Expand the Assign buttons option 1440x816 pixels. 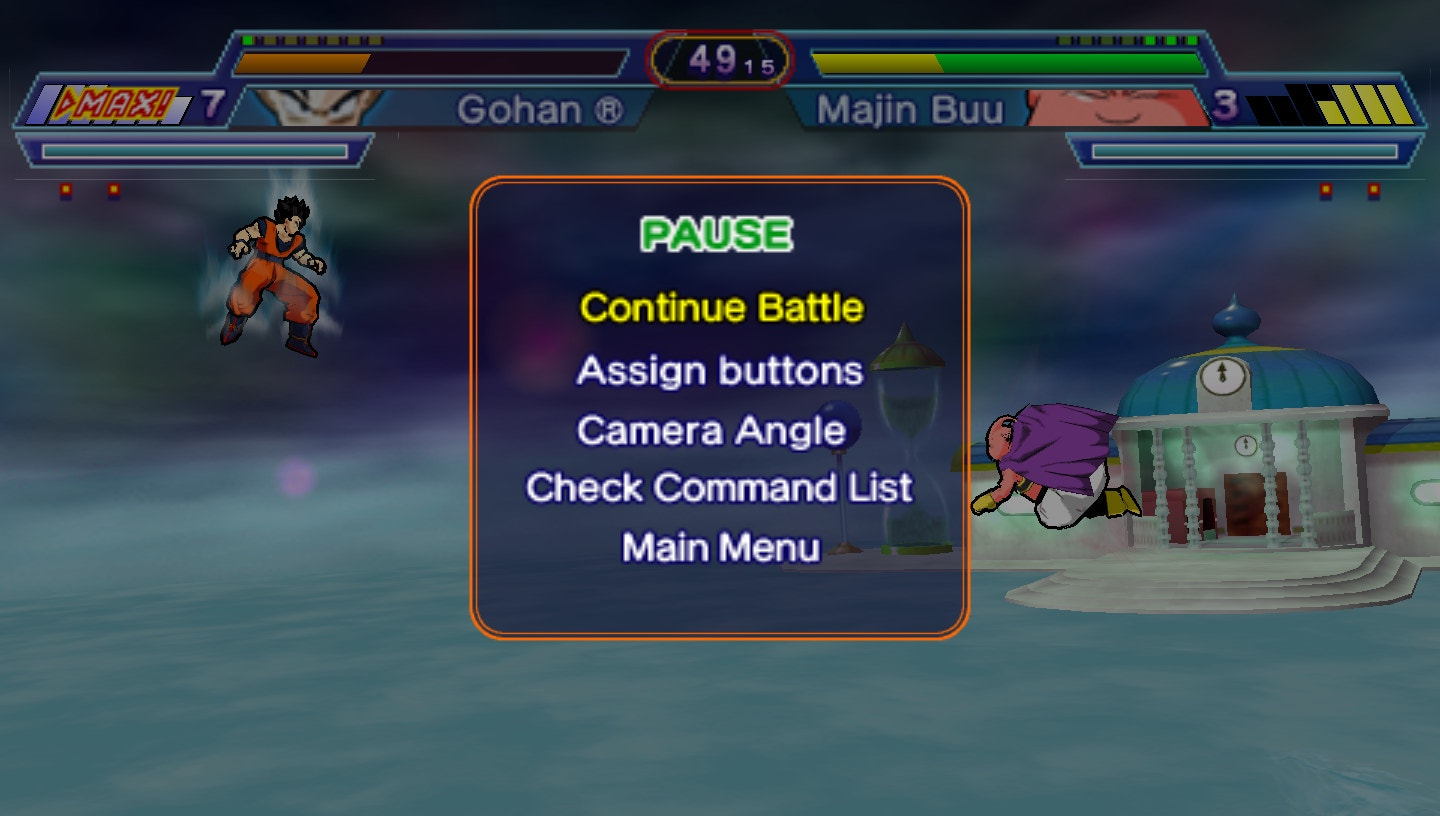pos(718,370)
